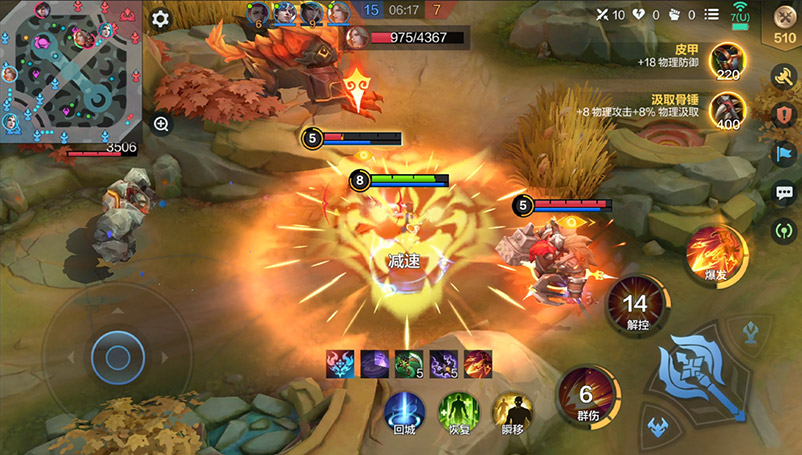802x455 pixels.
Task: Show the scoreboard list icon
Action: click(x=711, y=14)
